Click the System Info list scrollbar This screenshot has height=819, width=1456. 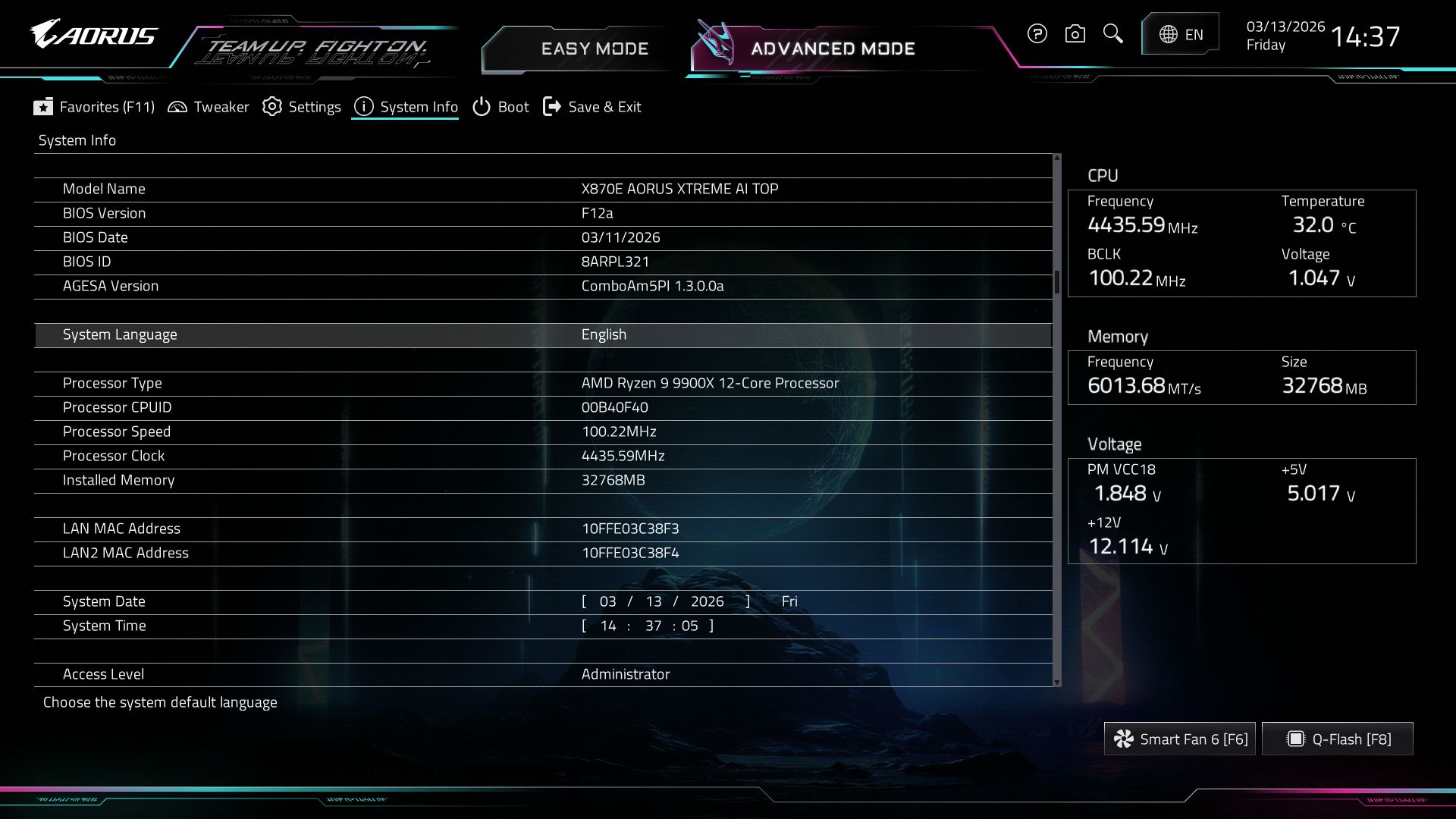pyautogui.click(x=1056, y=282)
